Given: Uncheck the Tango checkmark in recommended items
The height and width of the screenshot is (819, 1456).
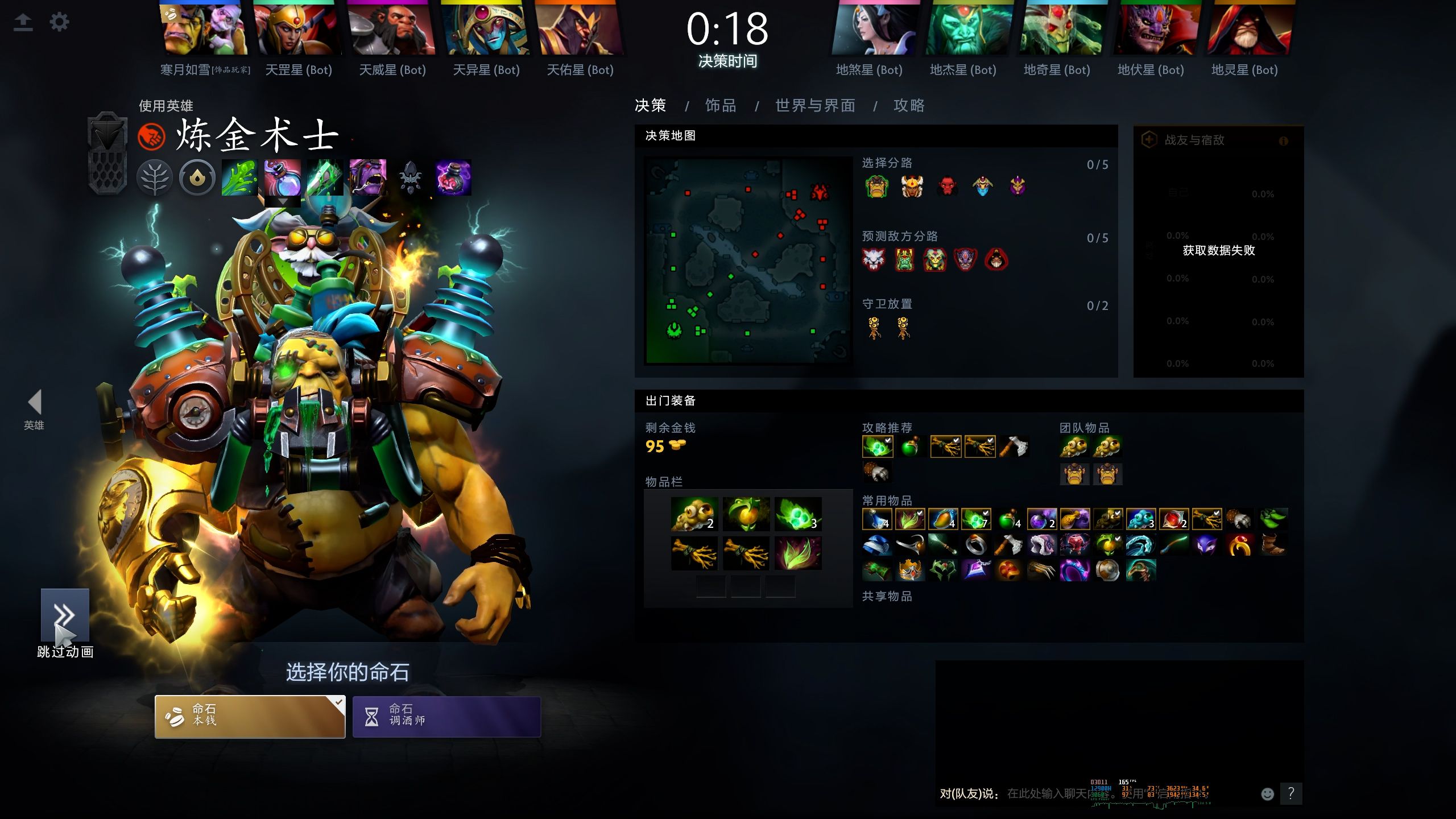Looking at the screenshot, I should coord(888,440).
